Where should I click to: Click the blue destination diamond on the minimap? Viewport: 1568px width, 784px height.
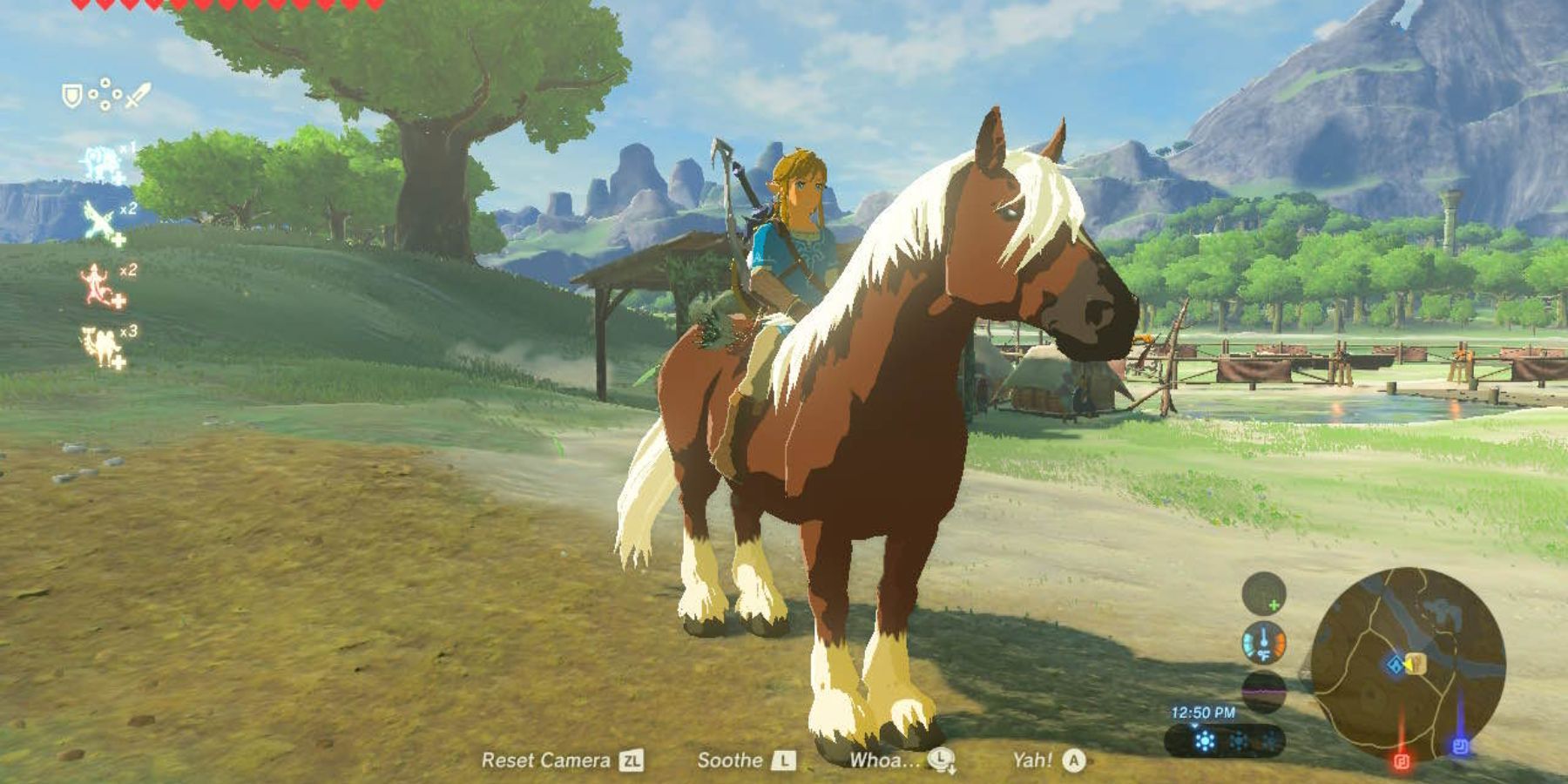pyautogui.click(x=1395, y=665)
